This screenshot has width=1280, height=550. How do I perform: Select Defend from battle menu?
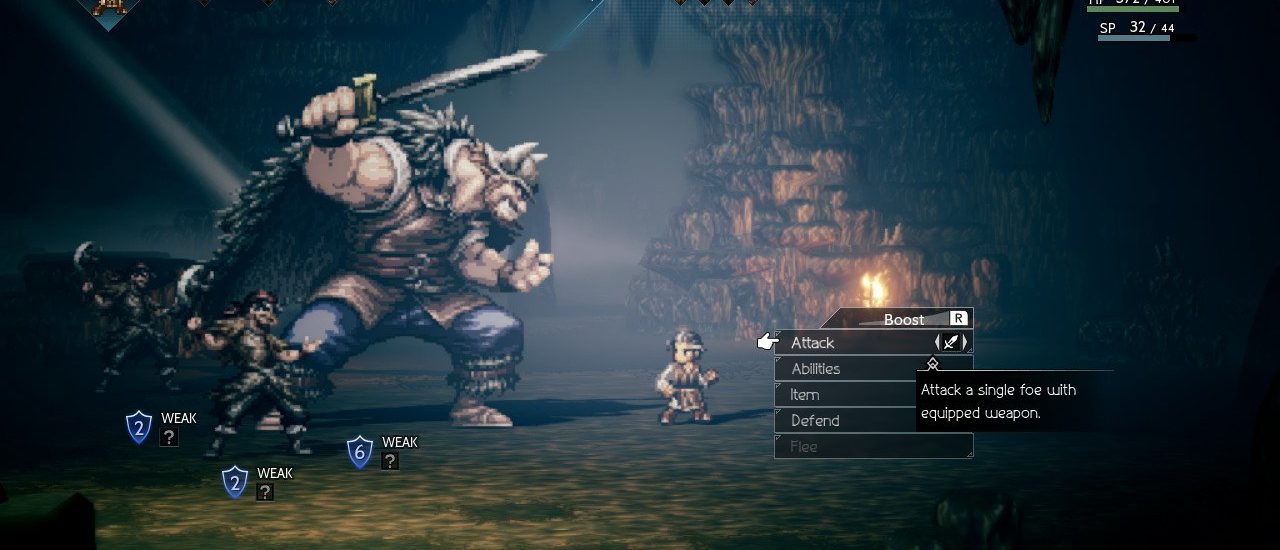[x=815, y=421]
